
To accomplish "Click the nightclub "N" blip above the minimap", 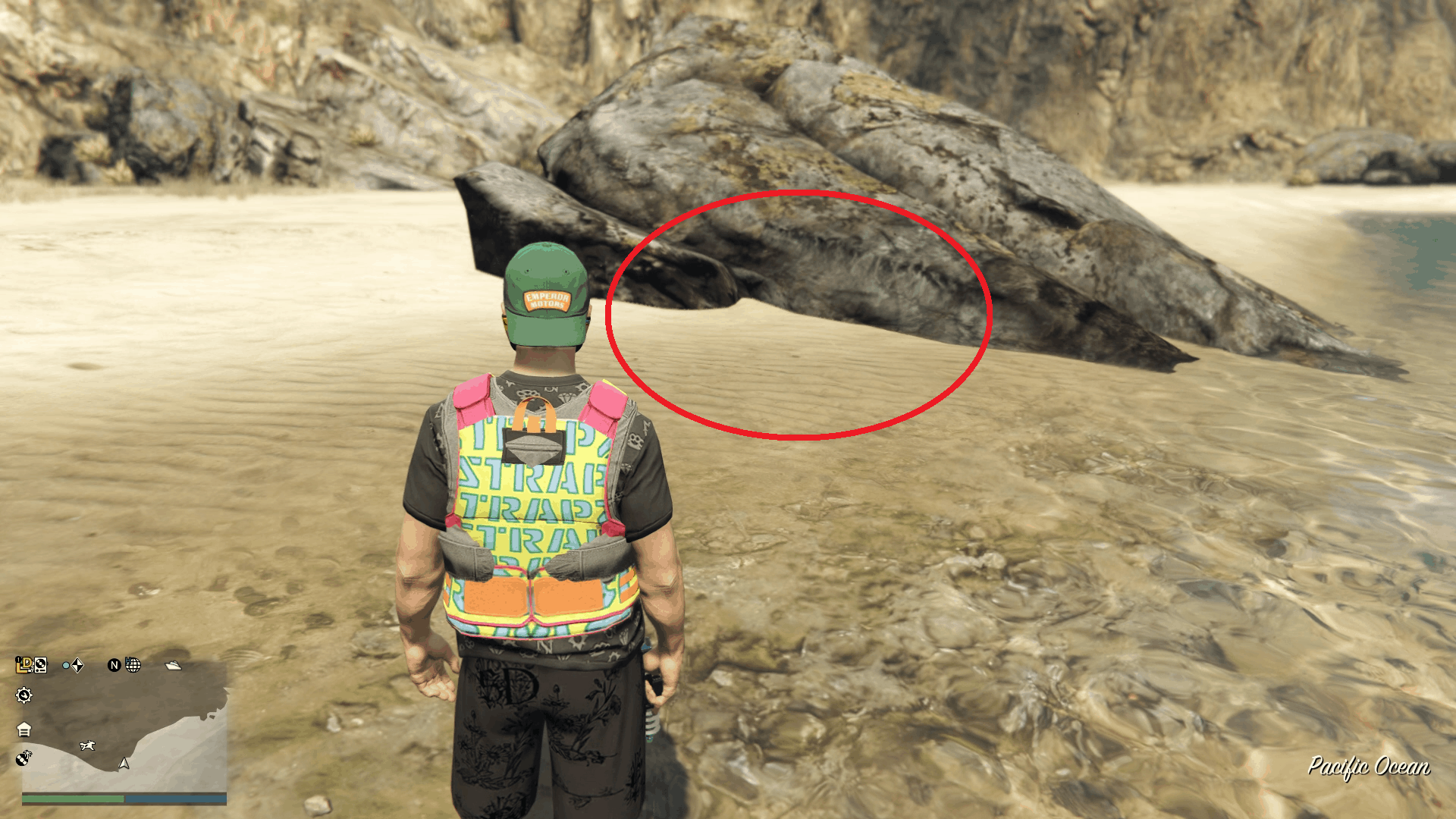I will point(115,666).
